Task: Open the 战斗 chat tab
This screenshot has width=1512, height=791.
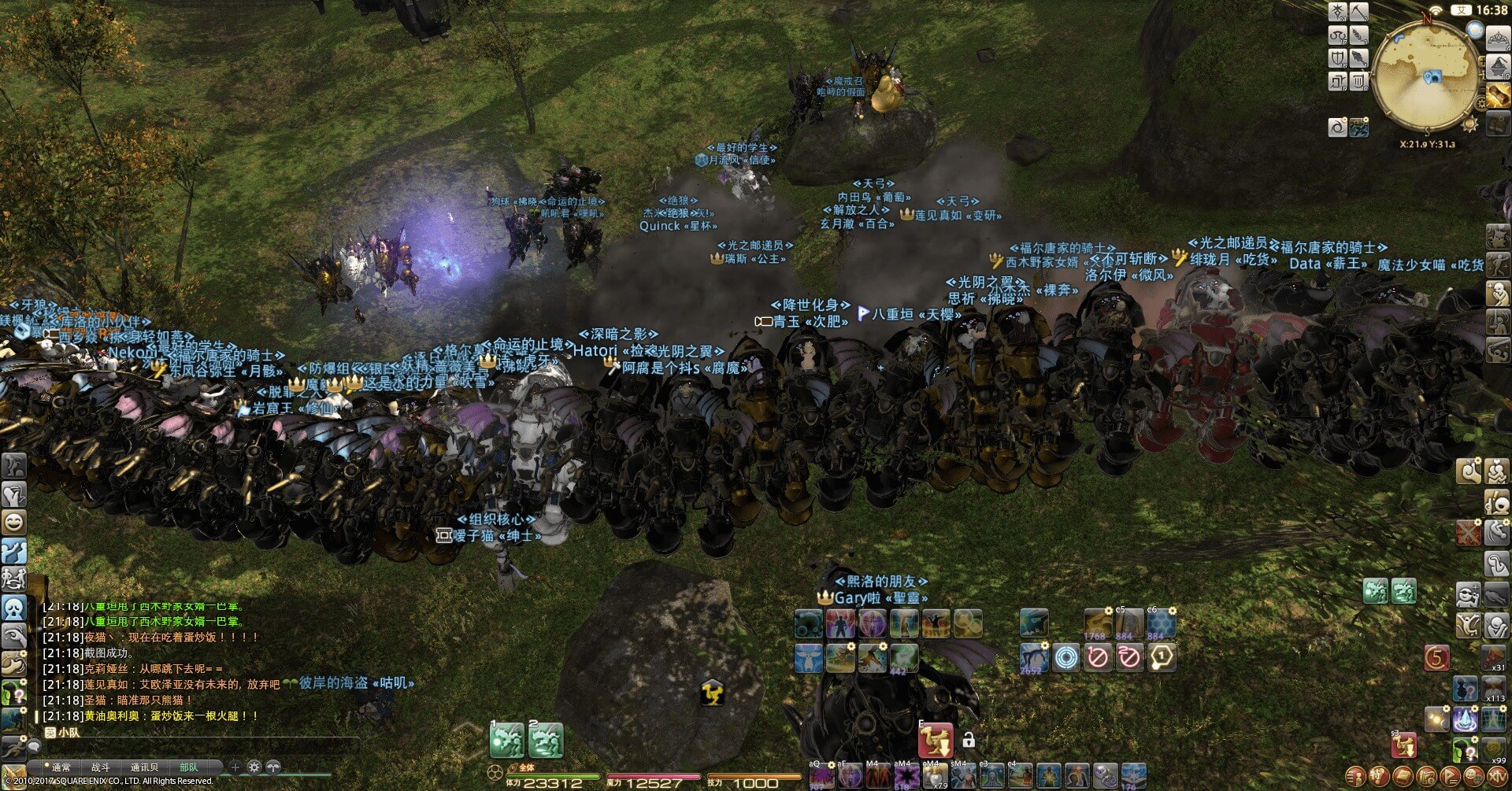Action: click(101, 767)
